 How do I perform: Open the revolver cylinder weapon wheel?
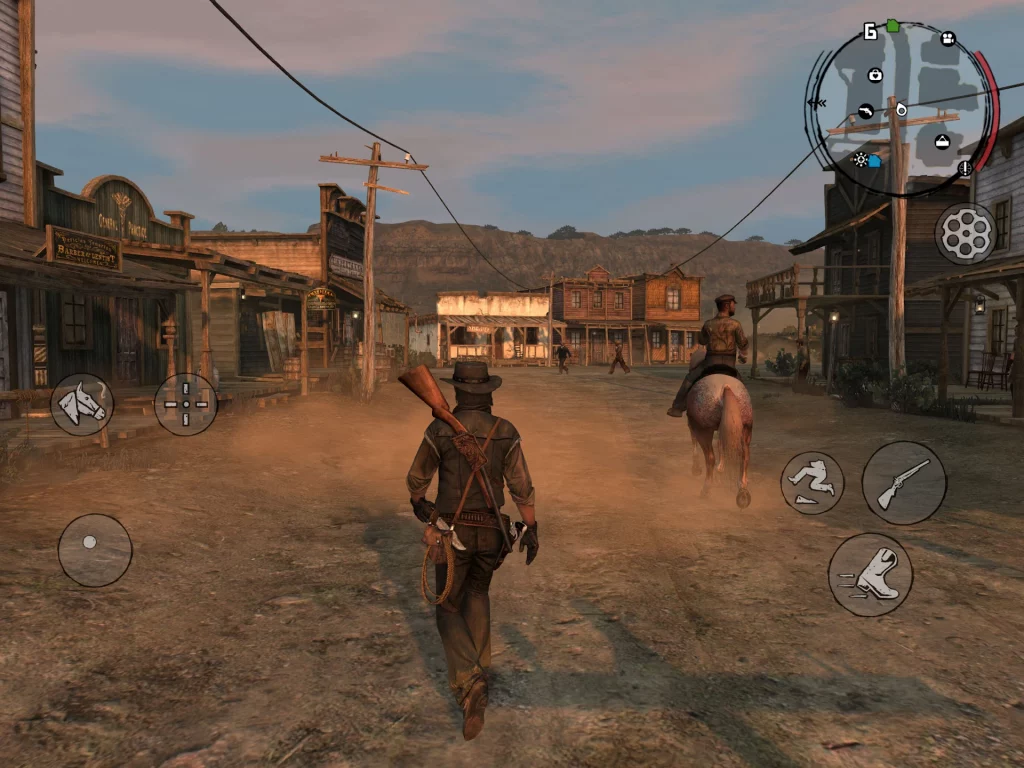[965, 234]
